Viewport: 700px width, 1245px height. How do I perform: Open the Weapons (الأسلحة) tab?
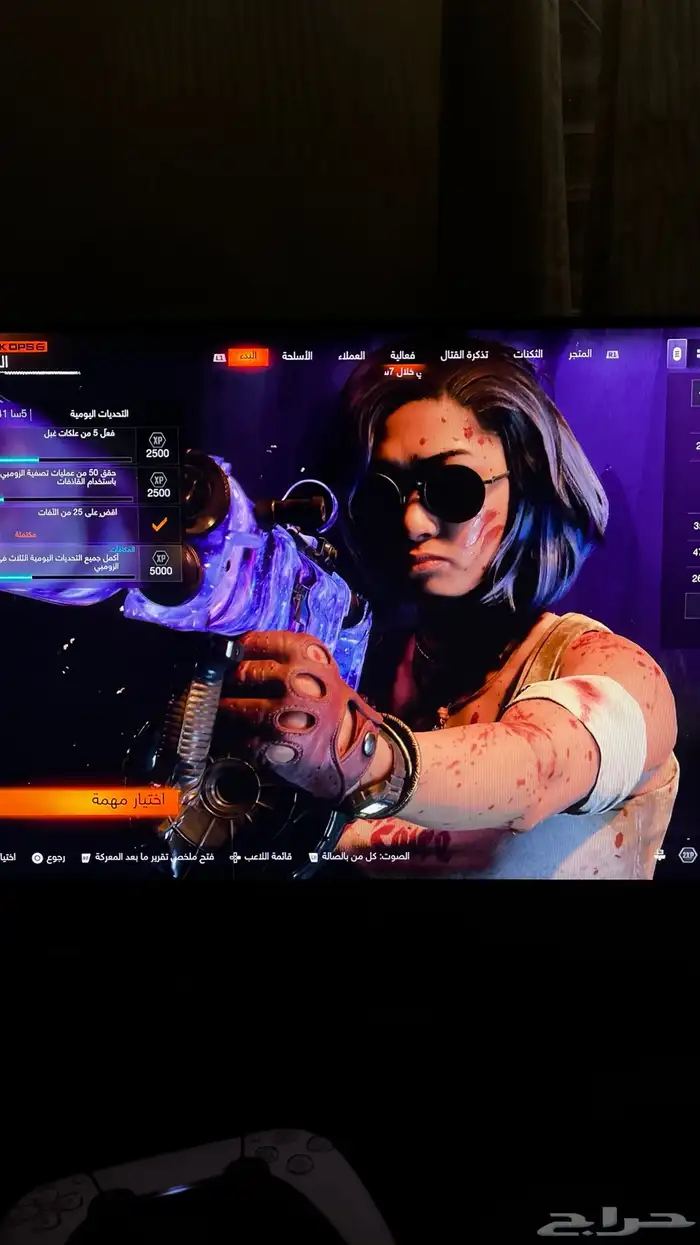297,356
